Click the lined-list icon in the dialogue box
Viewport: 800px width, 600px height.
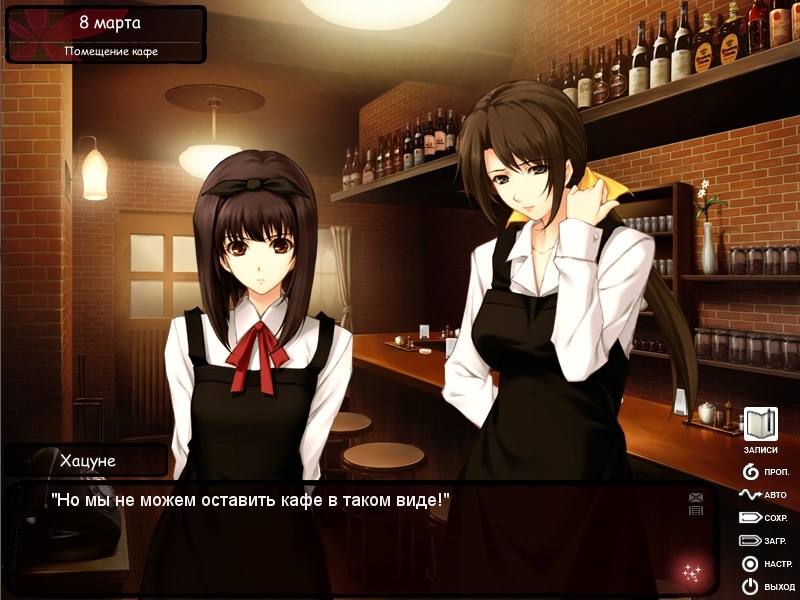[x=696, y=510]
